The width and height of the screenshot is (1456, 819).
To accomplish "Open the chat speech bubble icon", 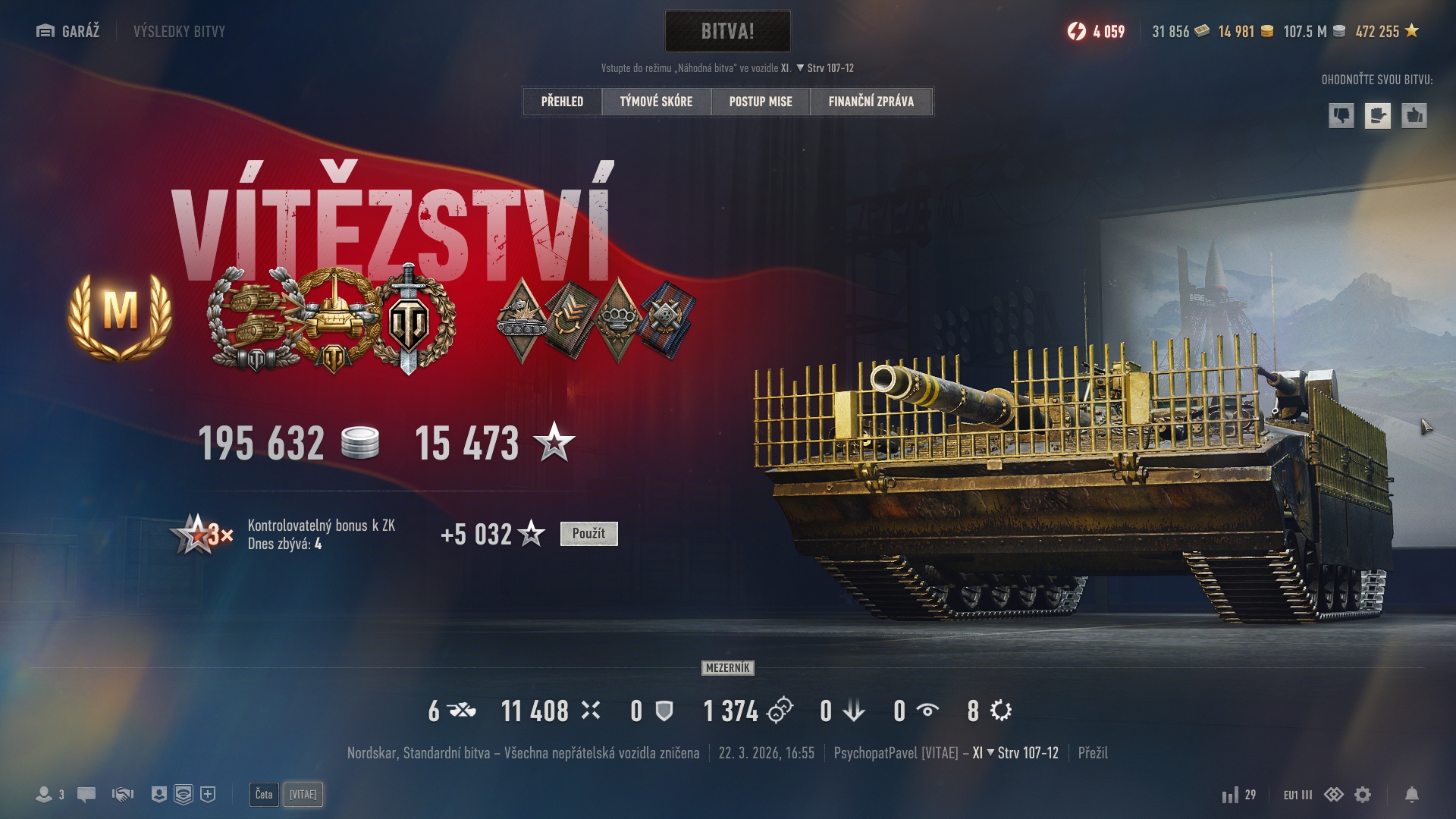I will (x=86, y=795).
